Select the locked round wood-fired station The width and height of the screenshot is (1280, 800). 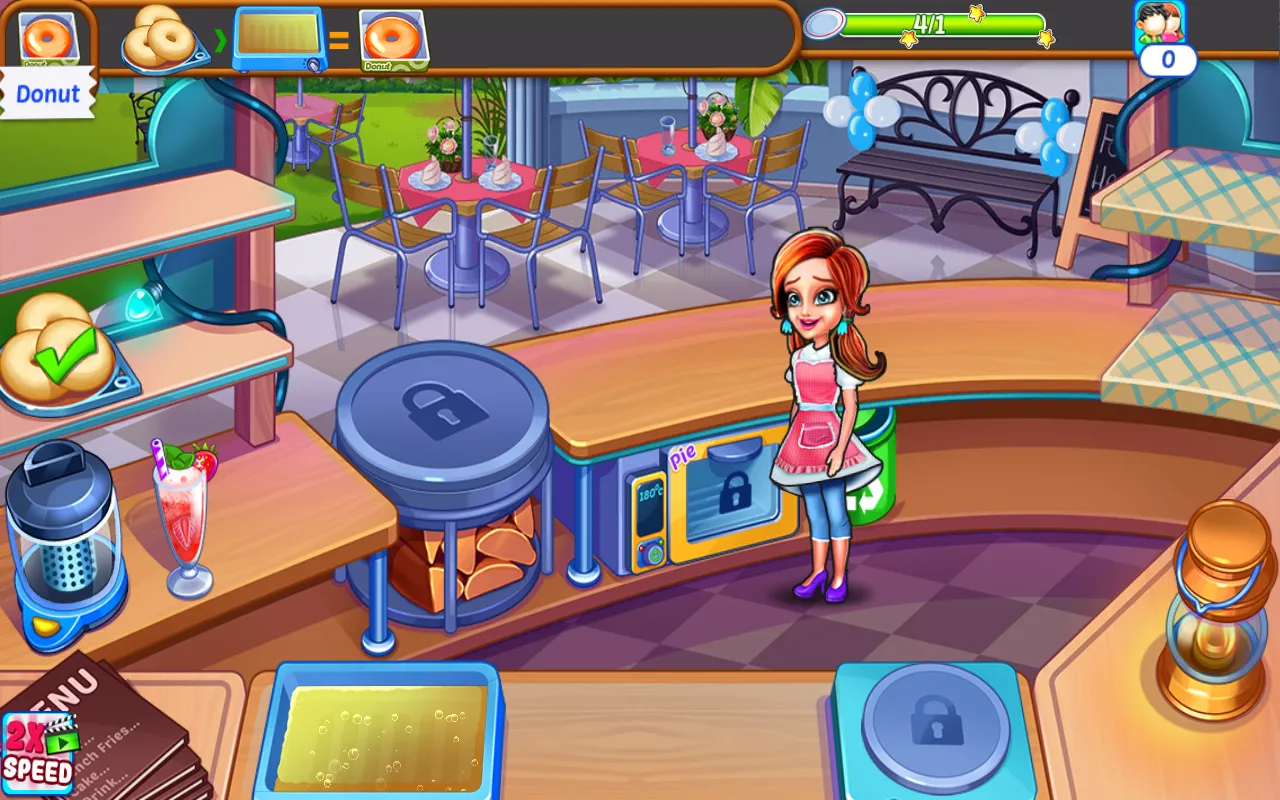[441, 415]
